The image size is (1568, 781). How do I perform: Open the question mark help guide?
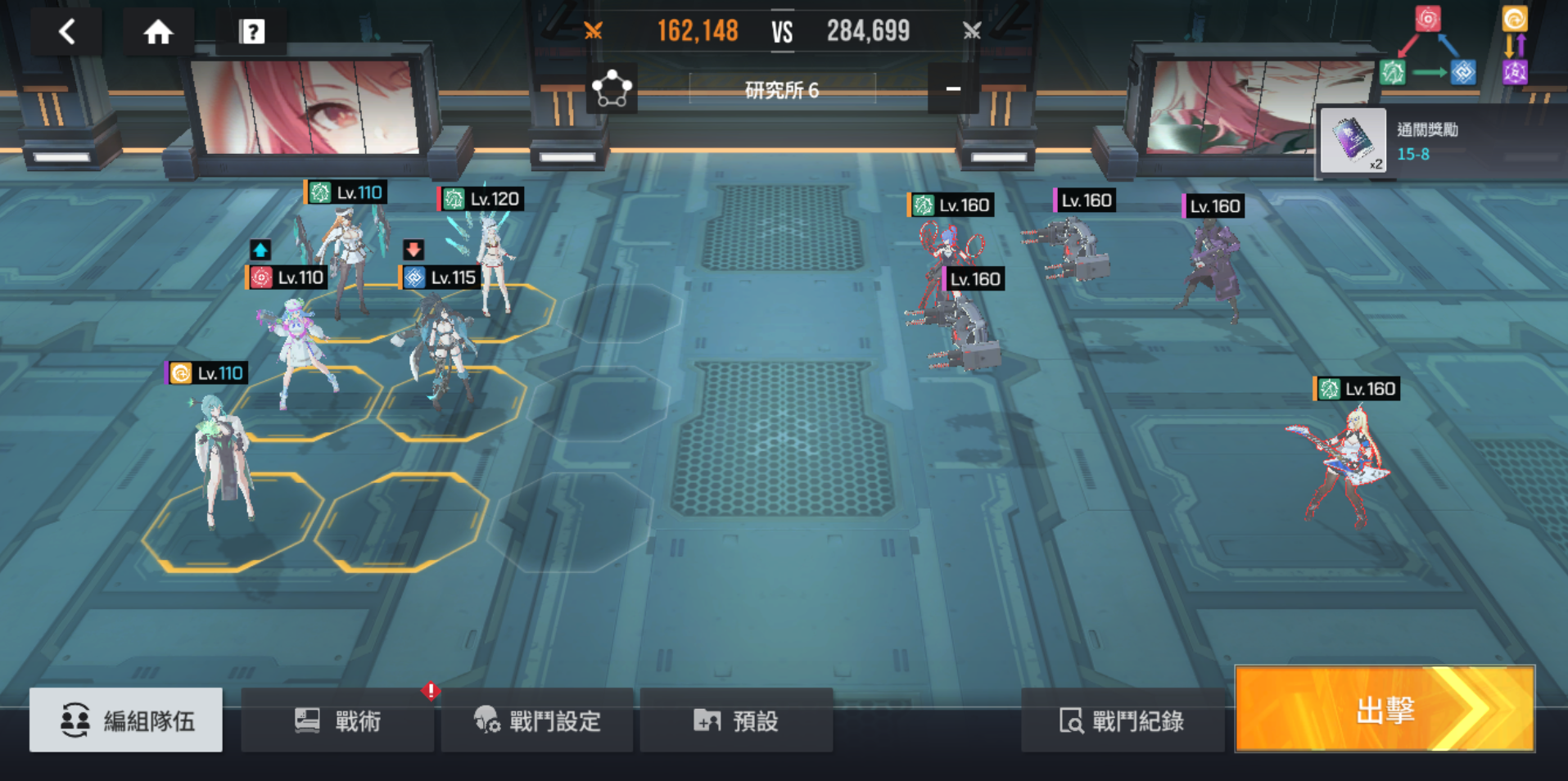point(251,32)
